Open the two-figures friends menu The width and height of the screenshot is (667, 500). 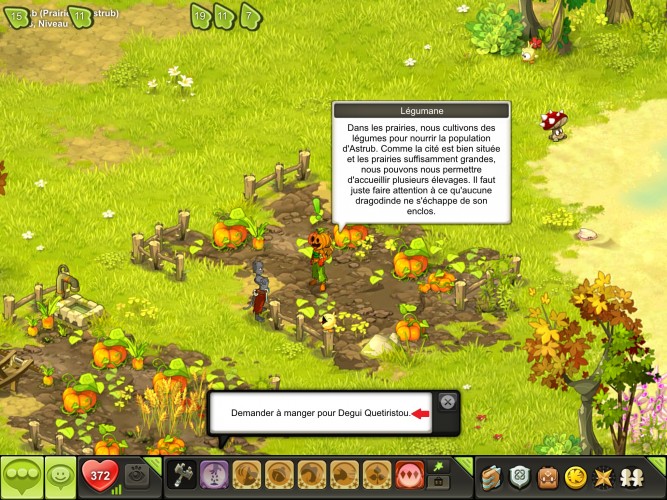[632, 475]
